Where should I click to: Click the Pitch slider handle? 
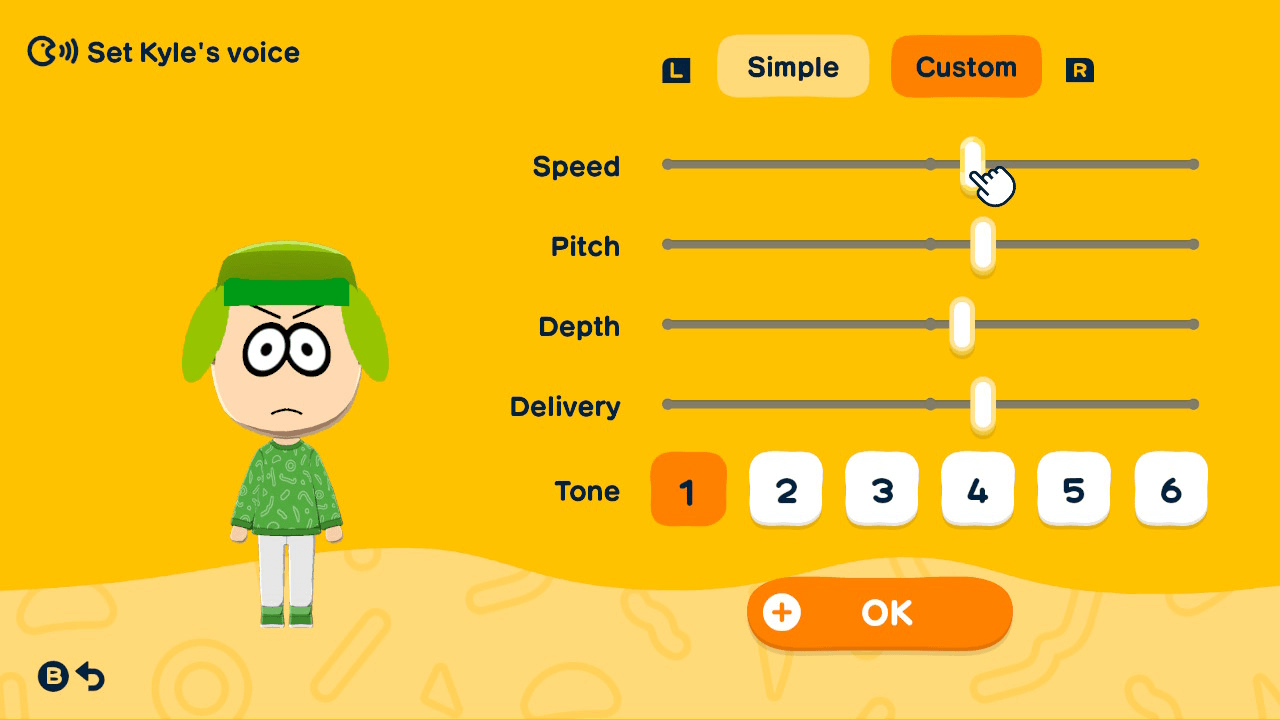point(983,243)
